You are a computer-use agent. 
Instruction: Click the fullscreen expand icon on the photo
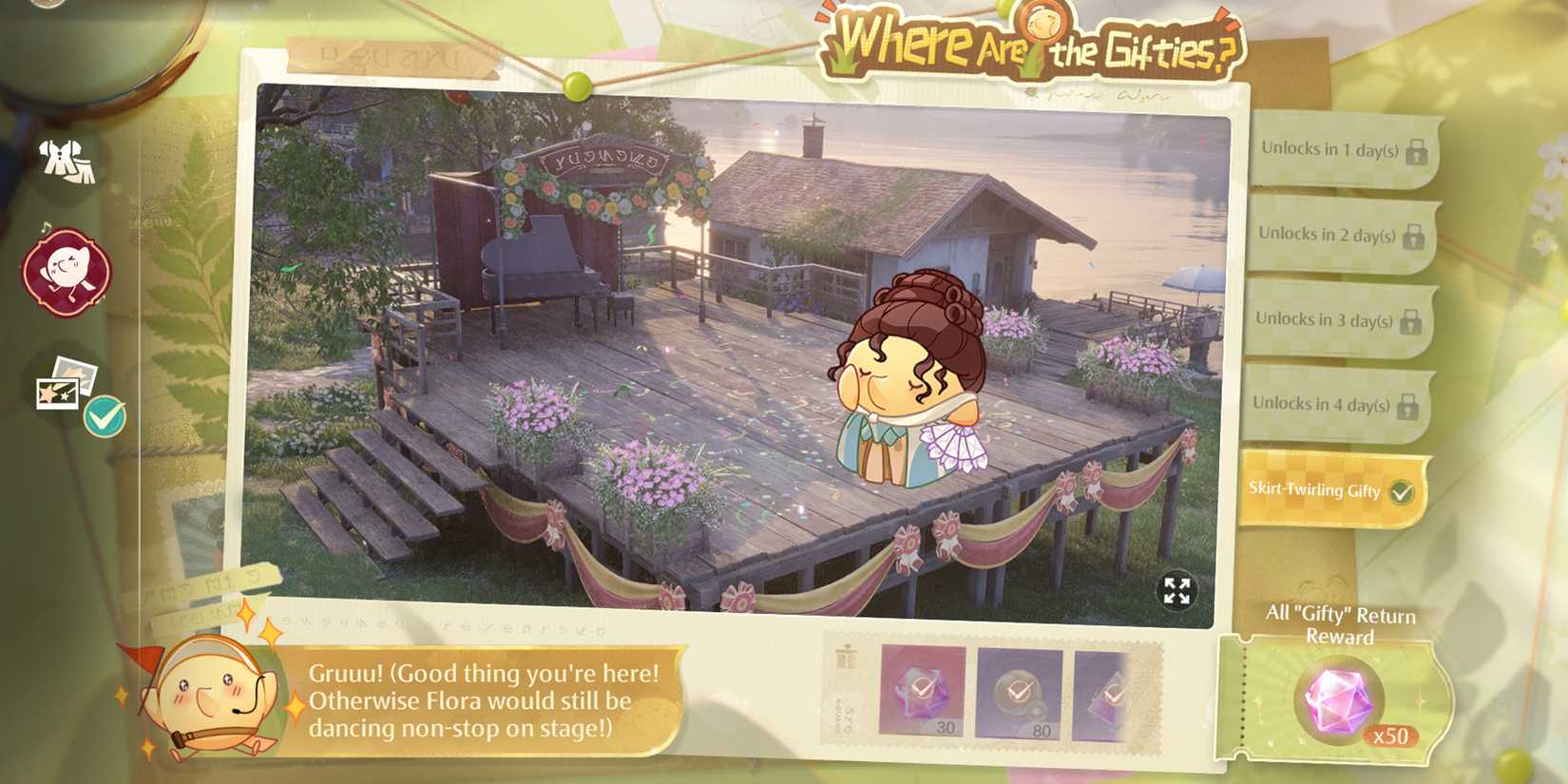[x=1177, y=592]
